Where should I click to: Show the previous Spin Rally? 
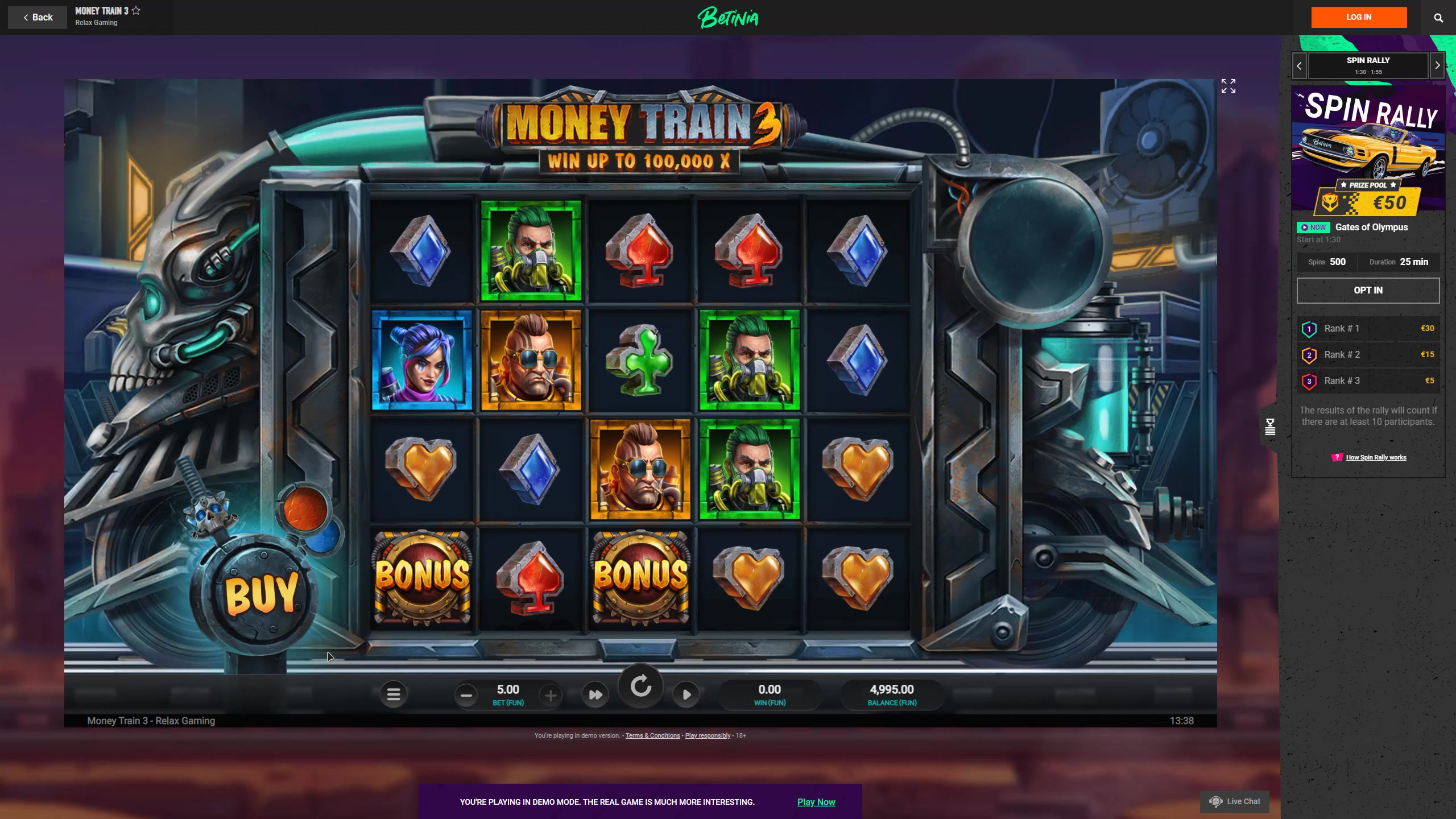coord(1299,66)
